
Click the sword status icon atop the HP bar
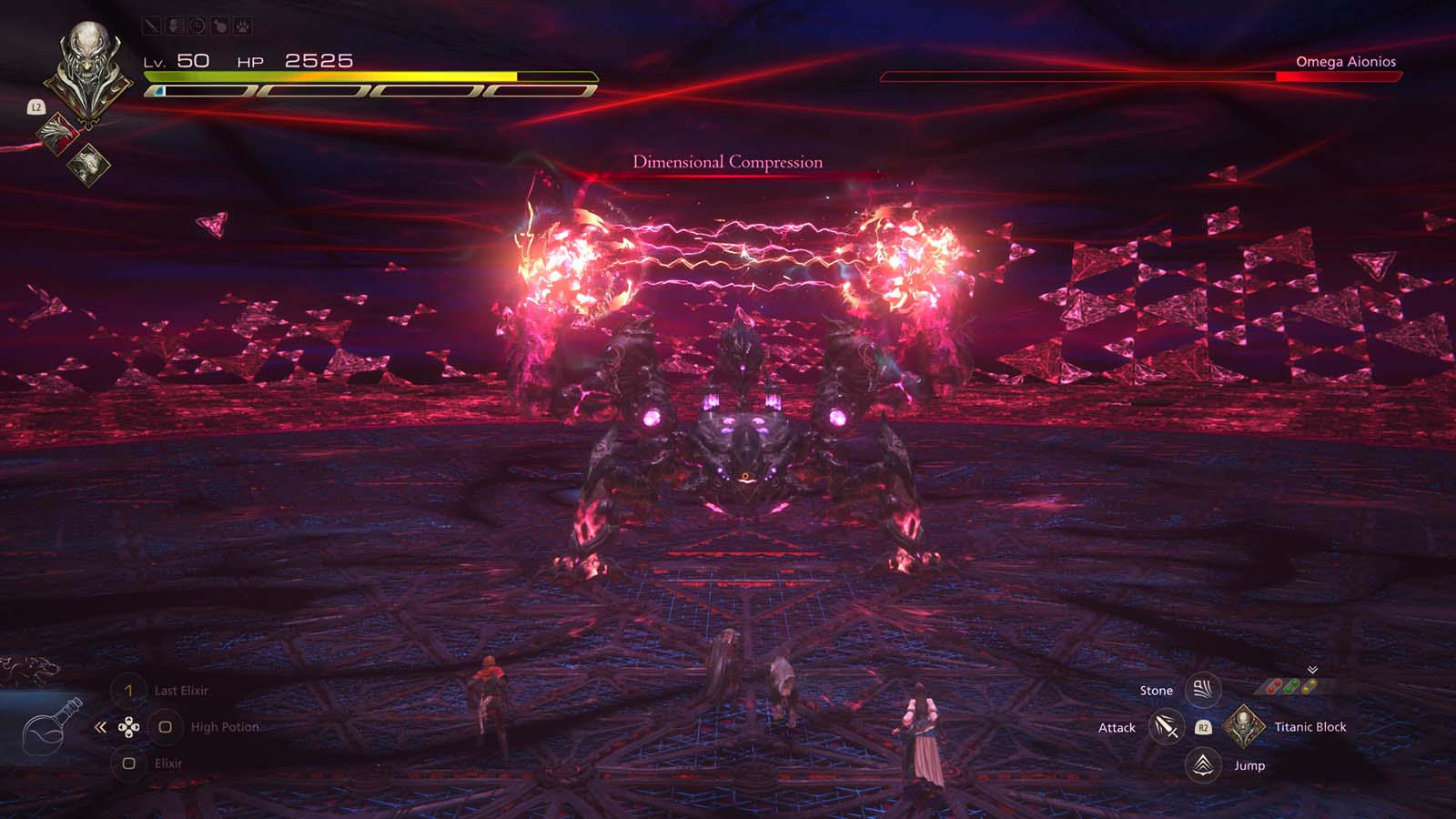(x=151, y=26)
